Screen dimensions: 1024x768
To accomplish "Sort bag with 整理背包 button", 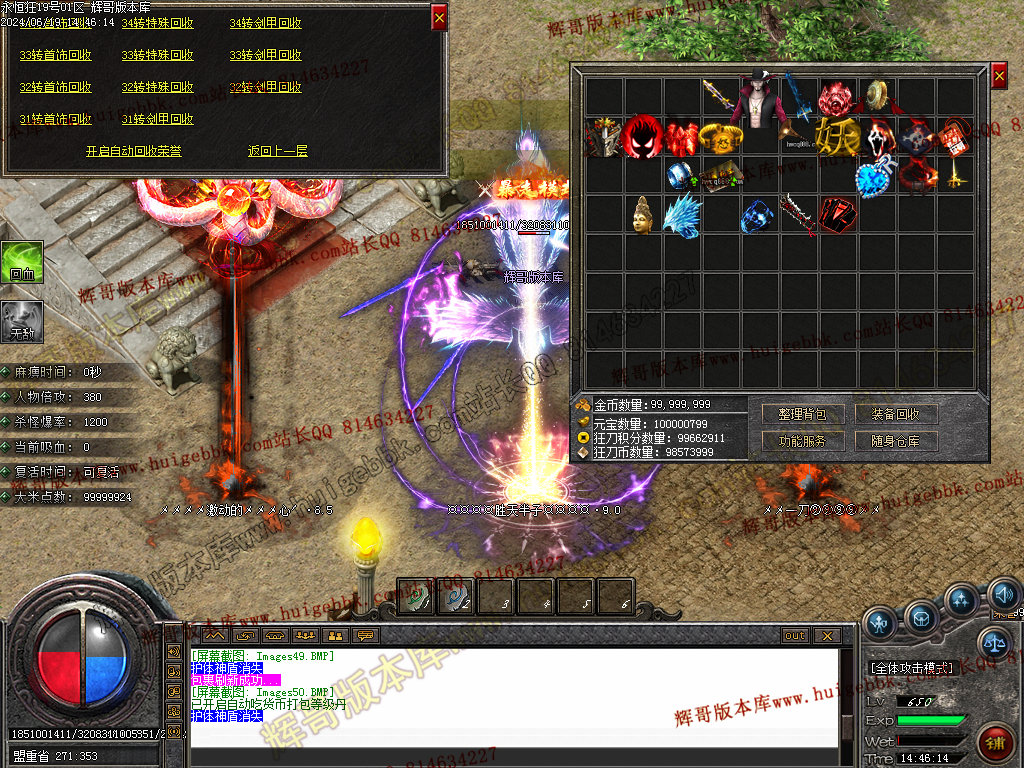I will coord(801,414).
